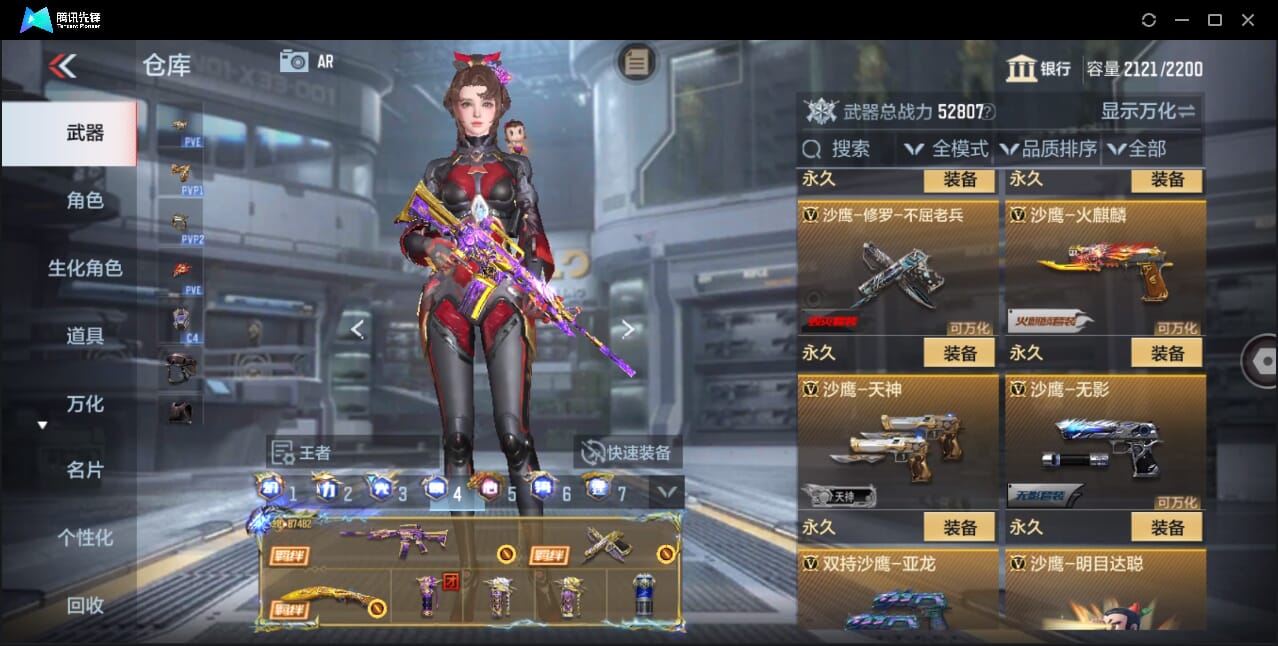Switch to the 角色 tab
Screen dimensions: 1278x646
85,200
